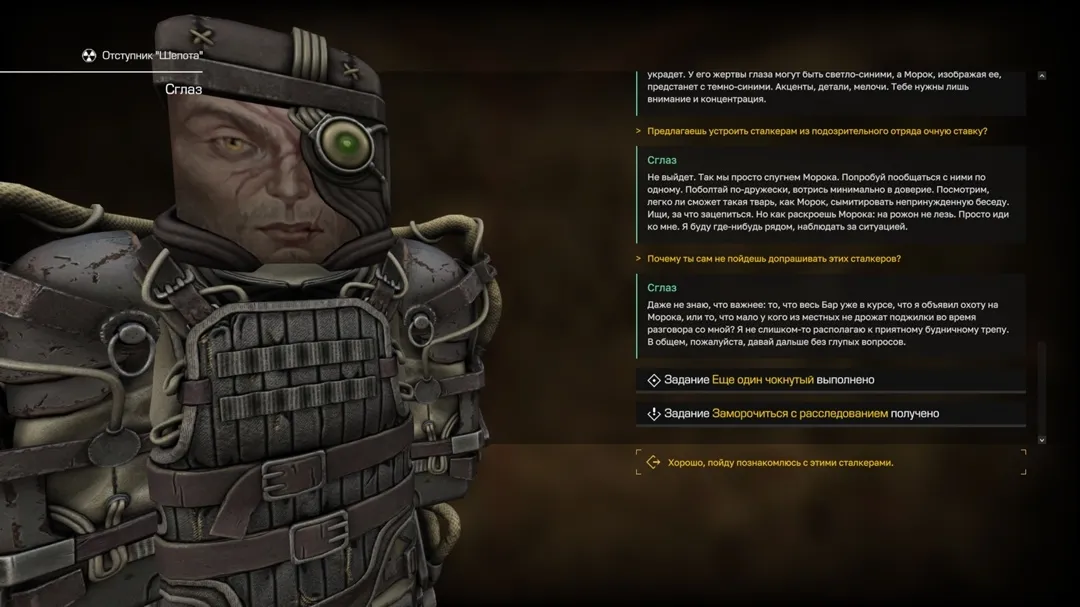1080x607 pixels.
Task: Open completed quest "Еще один чокнутый" notice
Action: click(x=762, y=380)
